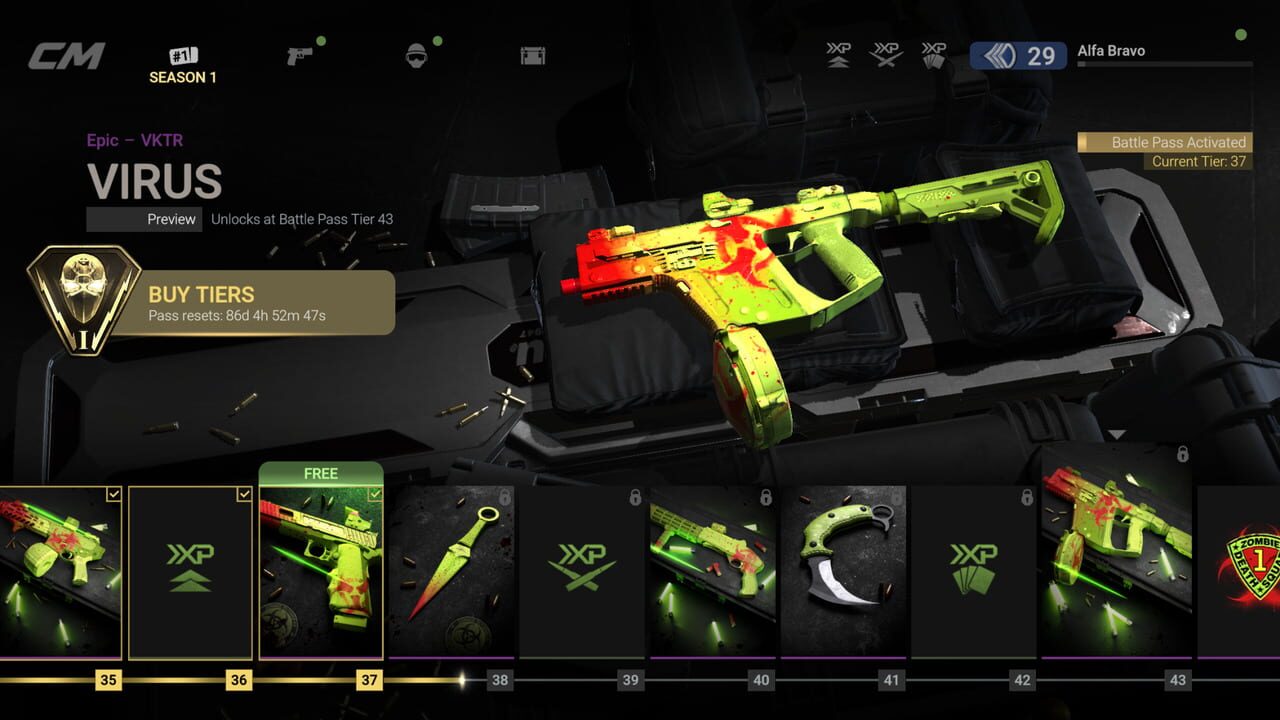Click the checkmark on the FREE tier 37 pistol
Screen dimensions: 1280x720
(x=376, y=492)
